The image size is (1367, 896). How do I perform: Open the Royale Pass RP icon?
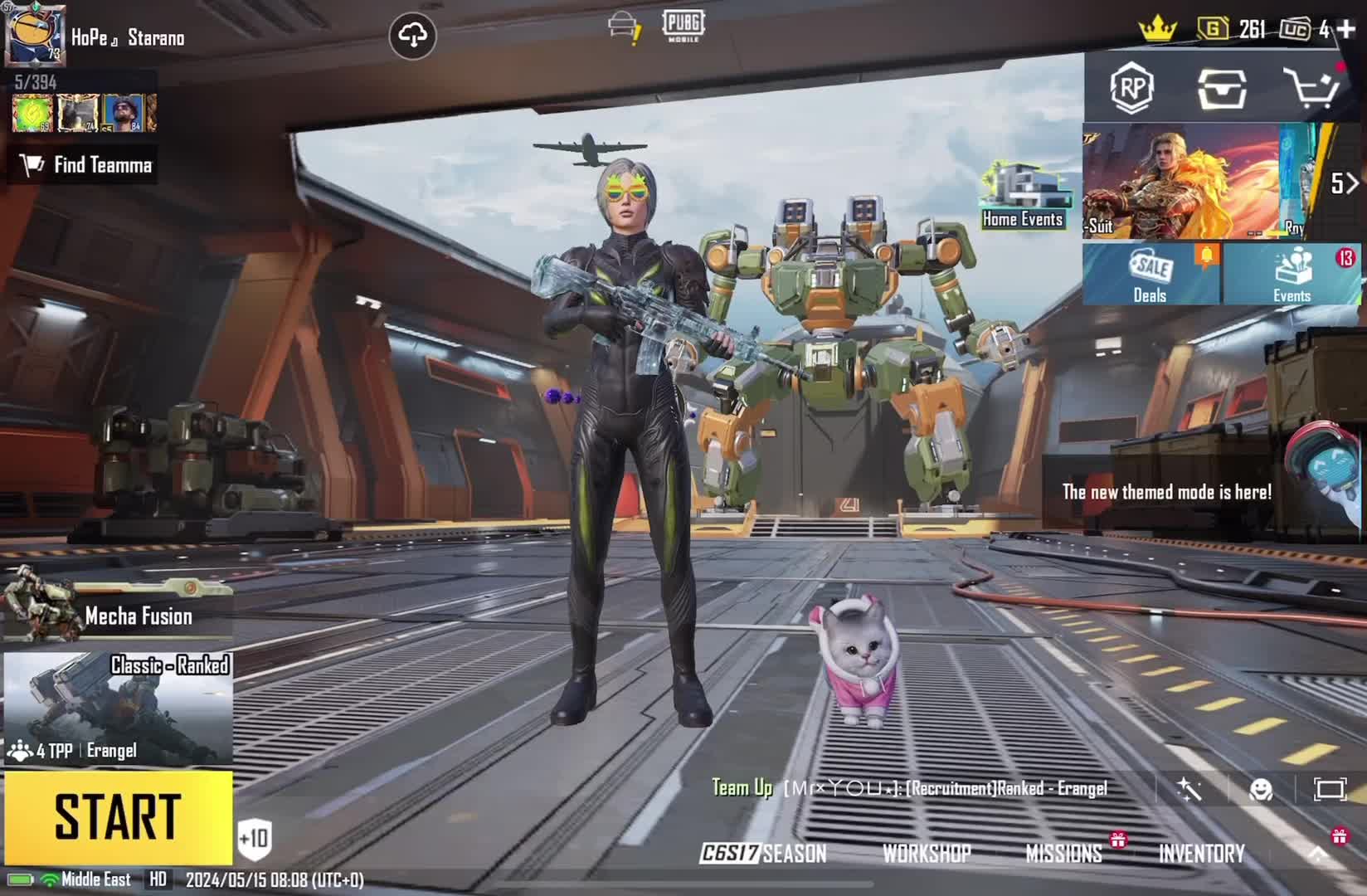coord(1132,87)
